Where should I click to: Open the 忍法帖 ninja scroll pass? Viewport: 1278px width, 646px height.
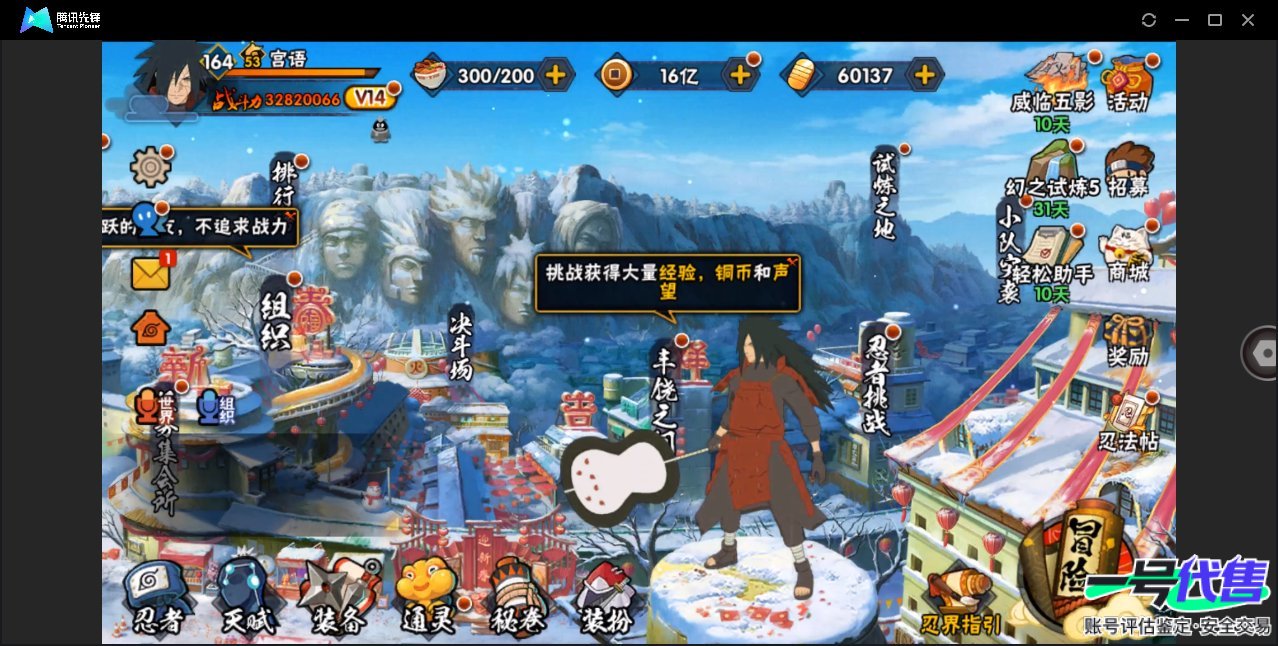click(x=1128, y=422)
